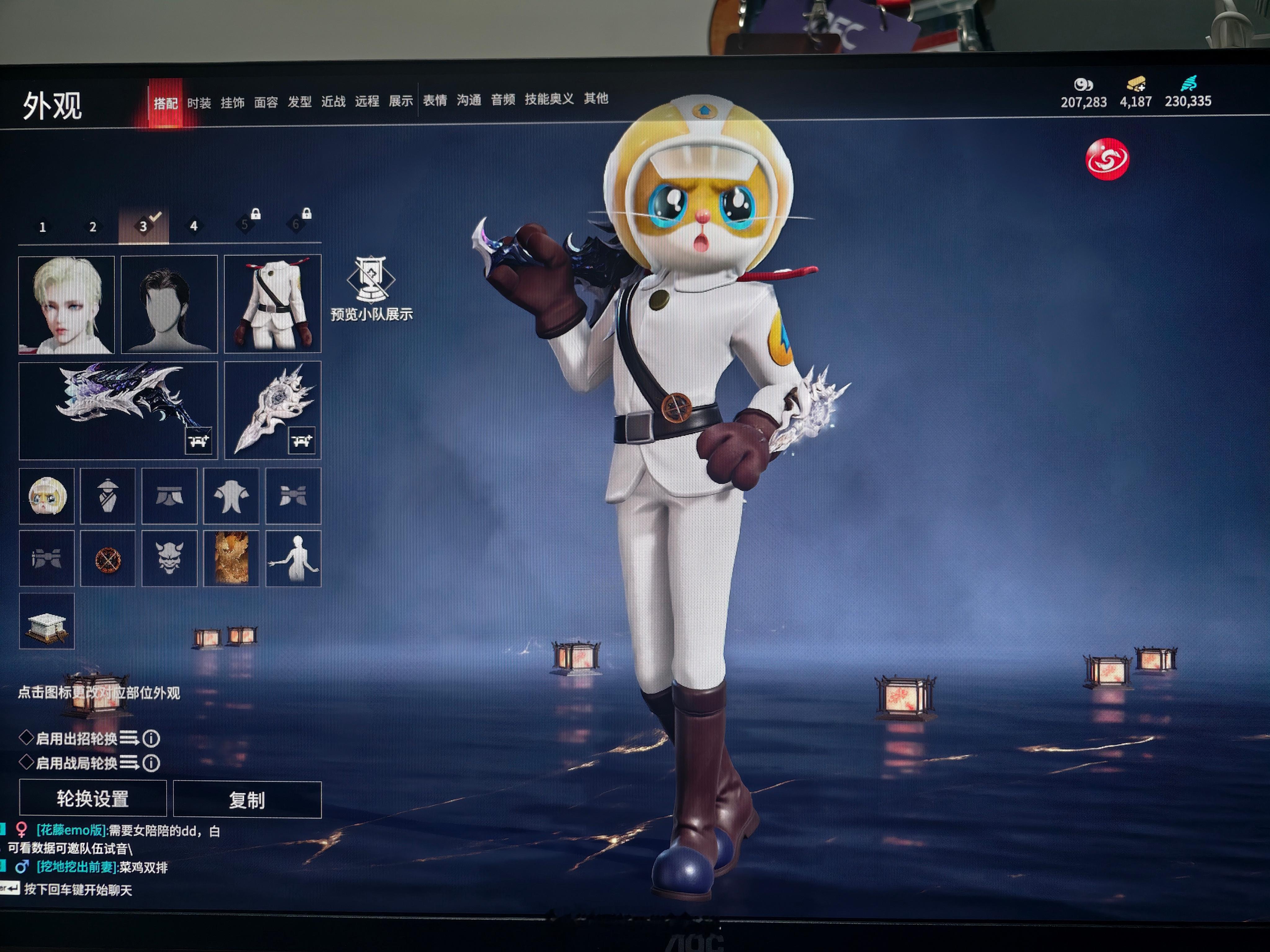Select the golden card background slot

click(231, 558)
